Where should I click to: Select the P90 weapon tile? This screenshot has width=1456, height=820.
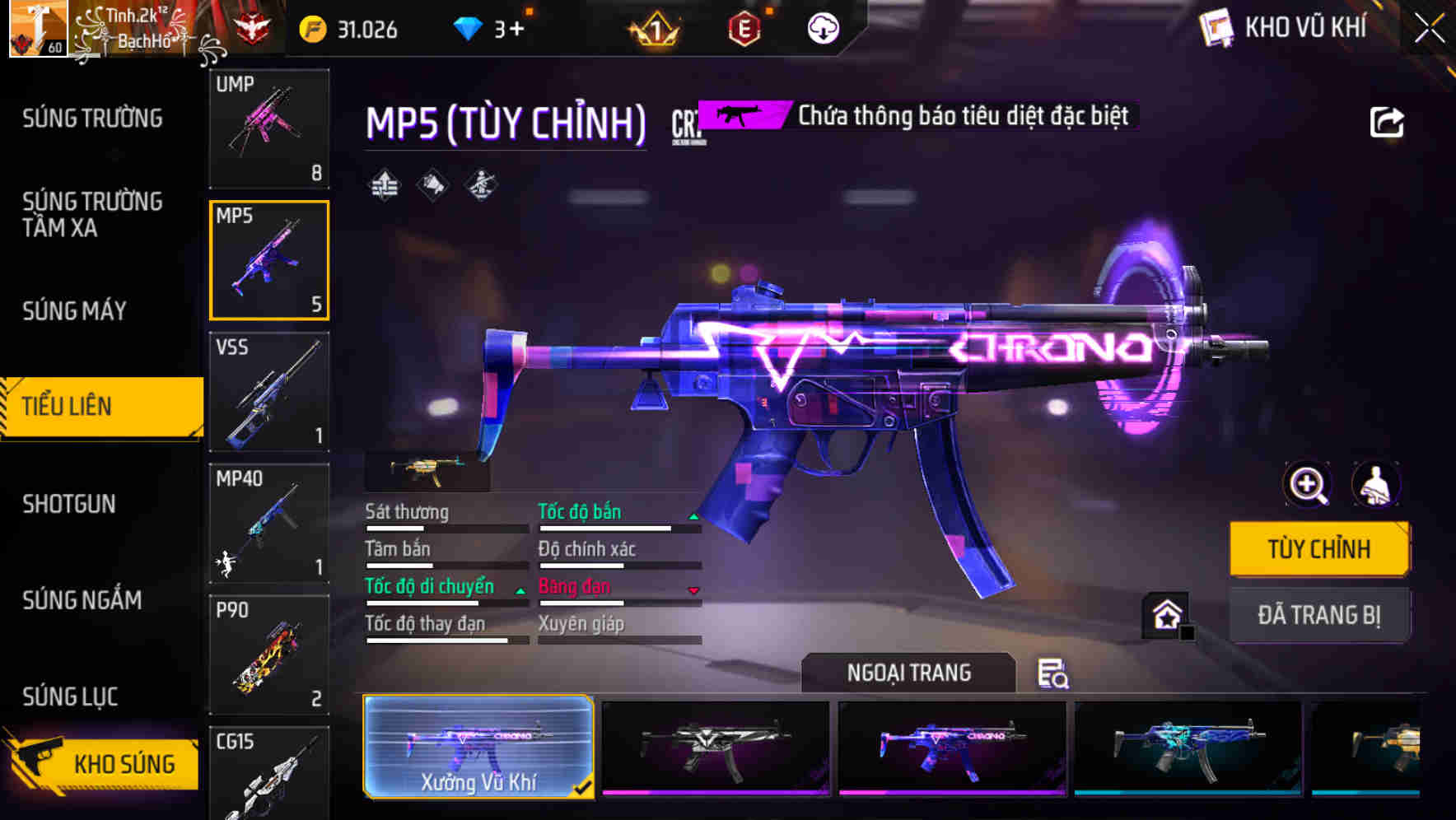(269, 655)
